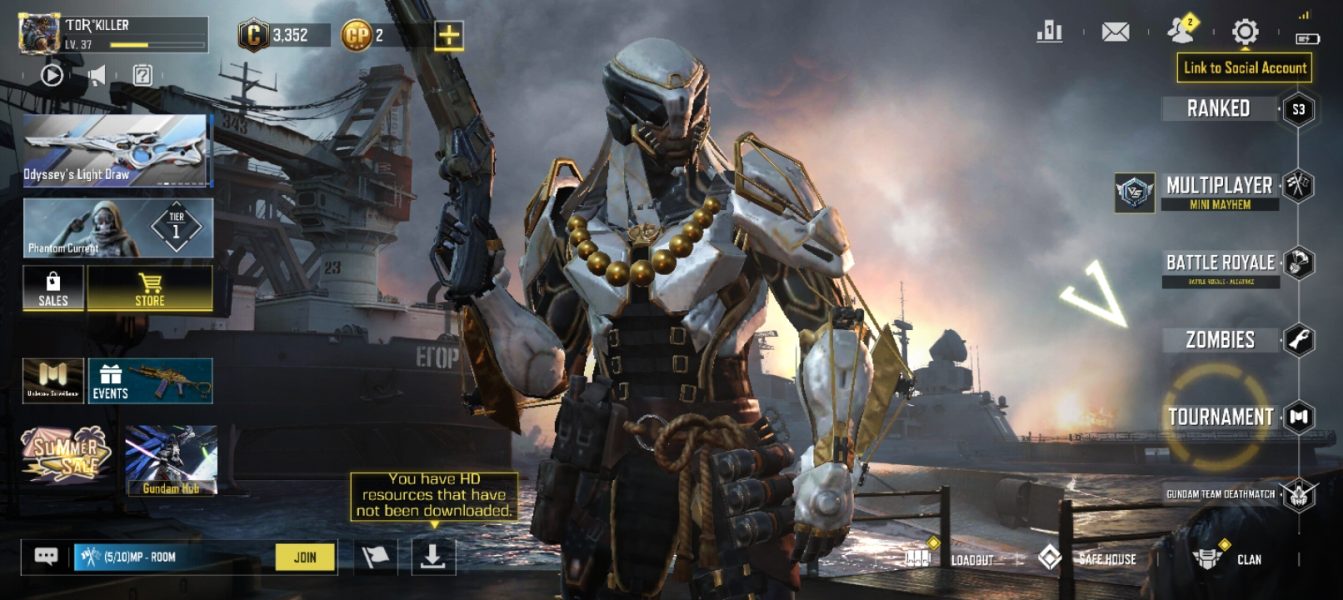The width and height of the screenshot is (1343, 600).
Task: Open the Gundam Hub tile
Action: 171,460
